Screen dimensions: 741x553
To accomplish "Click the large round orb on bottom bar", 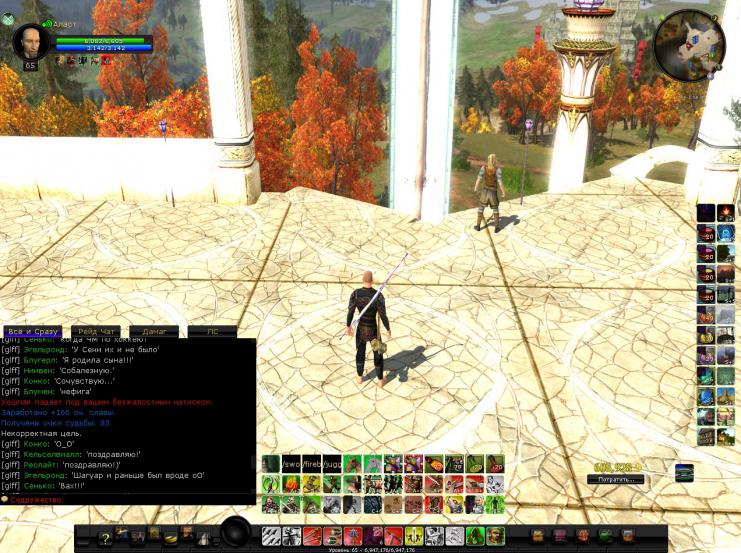I will tap(236, 532).
